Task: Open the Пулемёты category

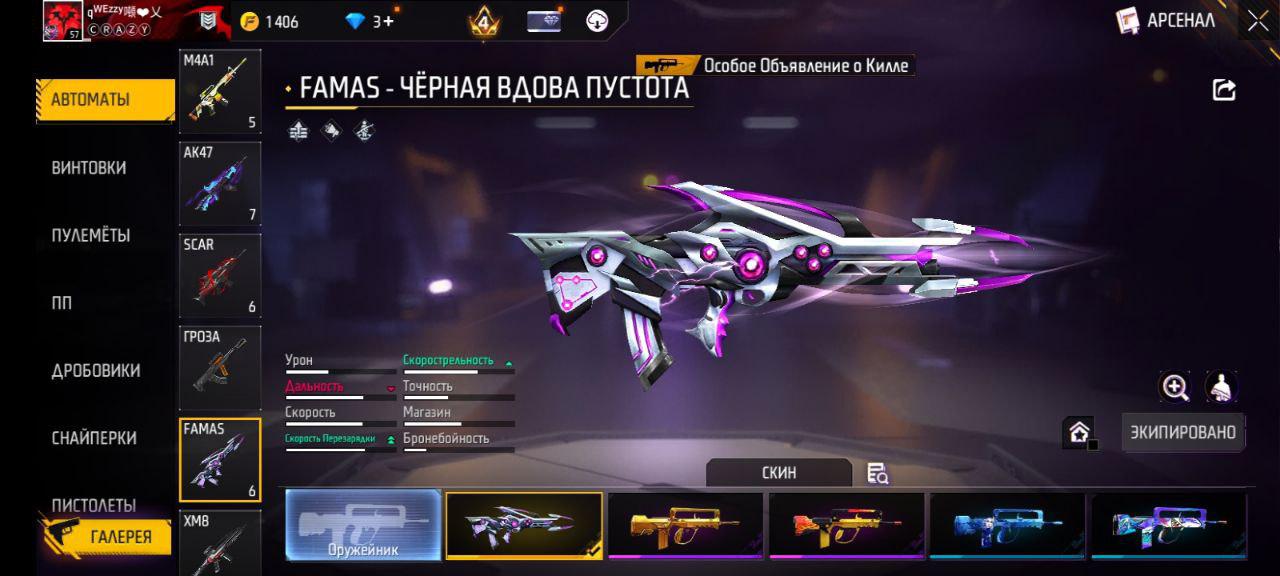Action: pos(91,236)
